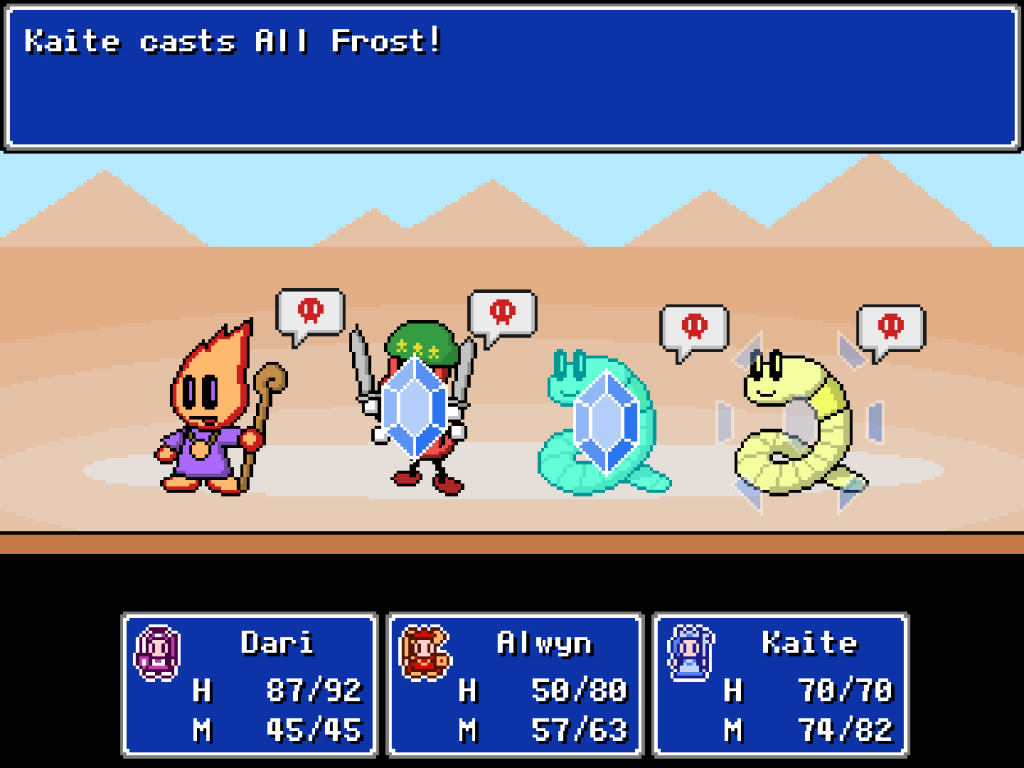
Task: Select Kaite's party status panel
Action: (780, 684)
